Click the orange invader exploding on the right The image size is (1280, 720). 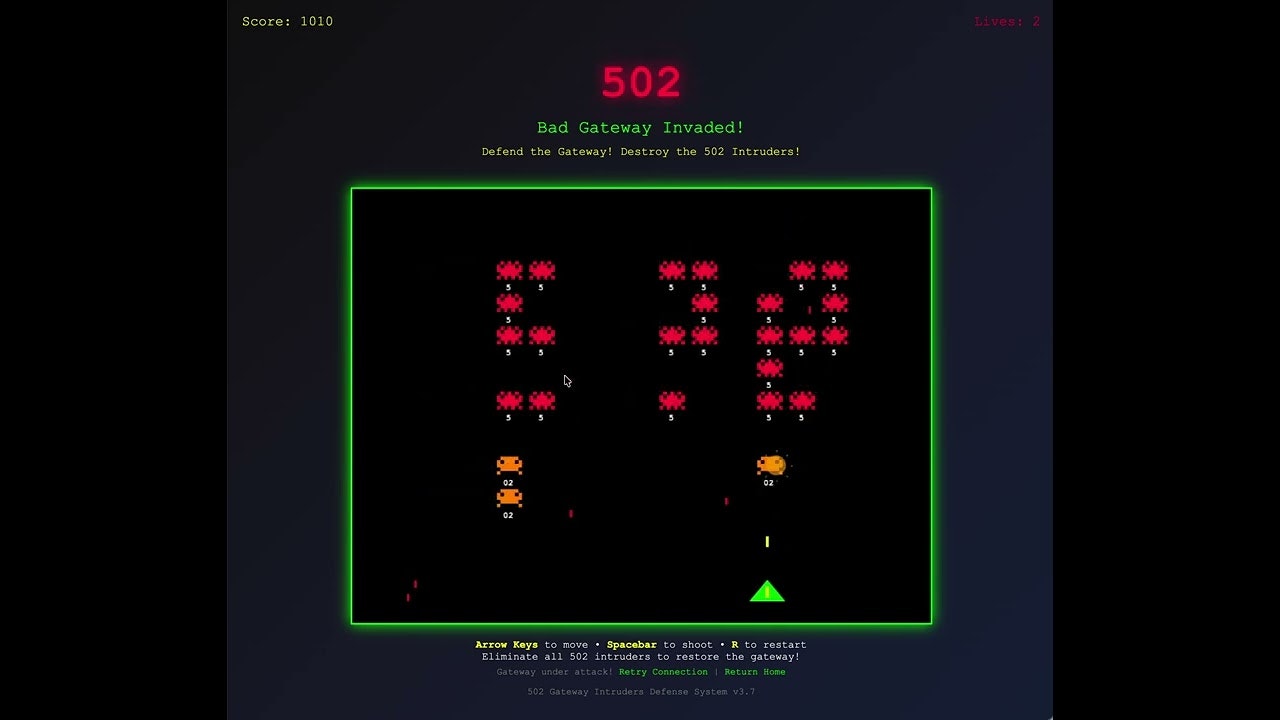(x=770, y=462)
